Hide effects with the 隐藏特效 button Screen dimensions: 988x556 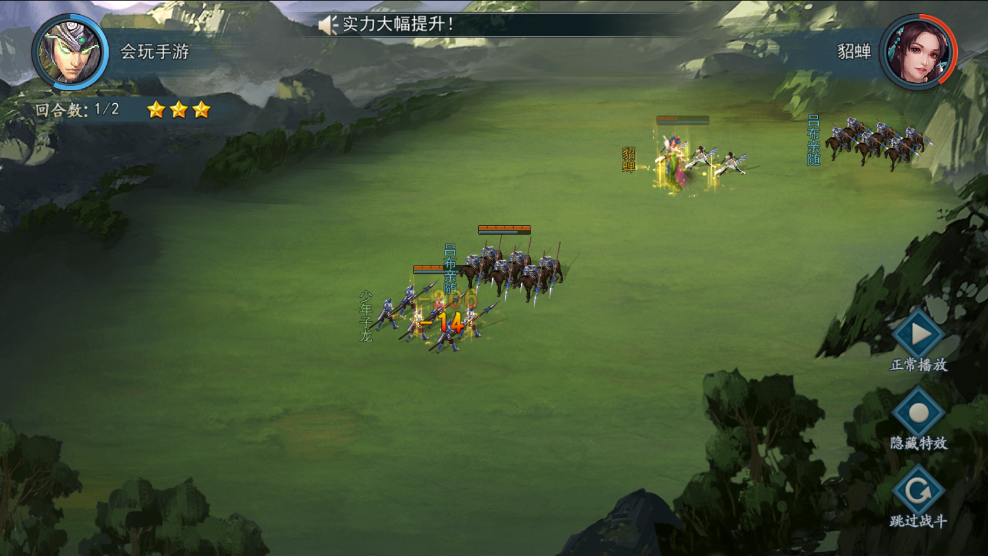[x=918, y=411]
